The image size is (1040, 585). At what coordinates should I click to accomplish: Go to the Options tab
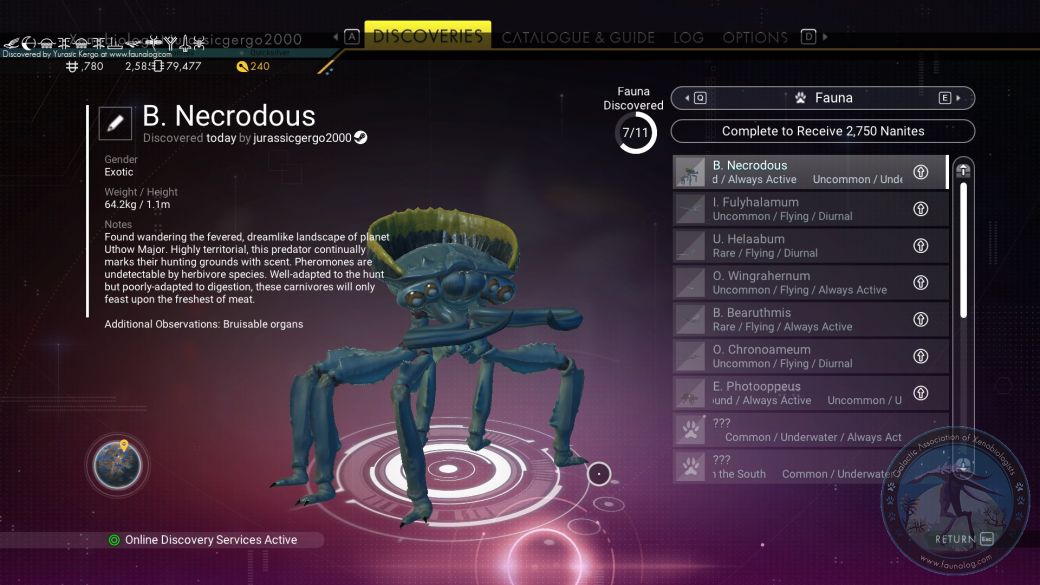point(755,37)
